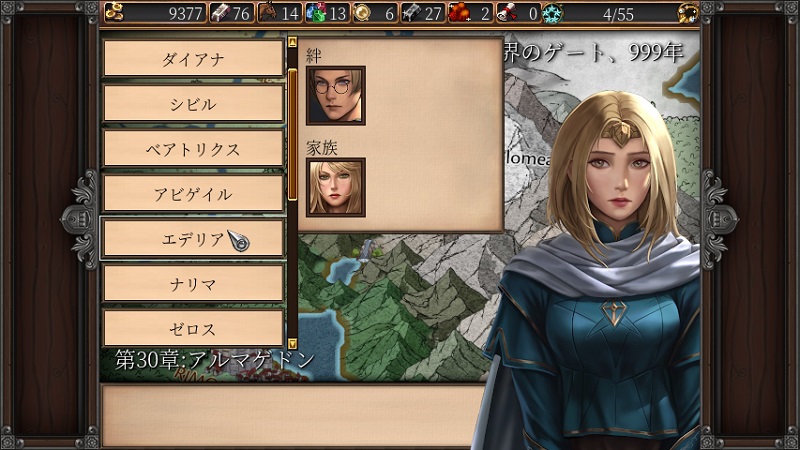Click the list's scroll-down arrow

coord(292,343)
